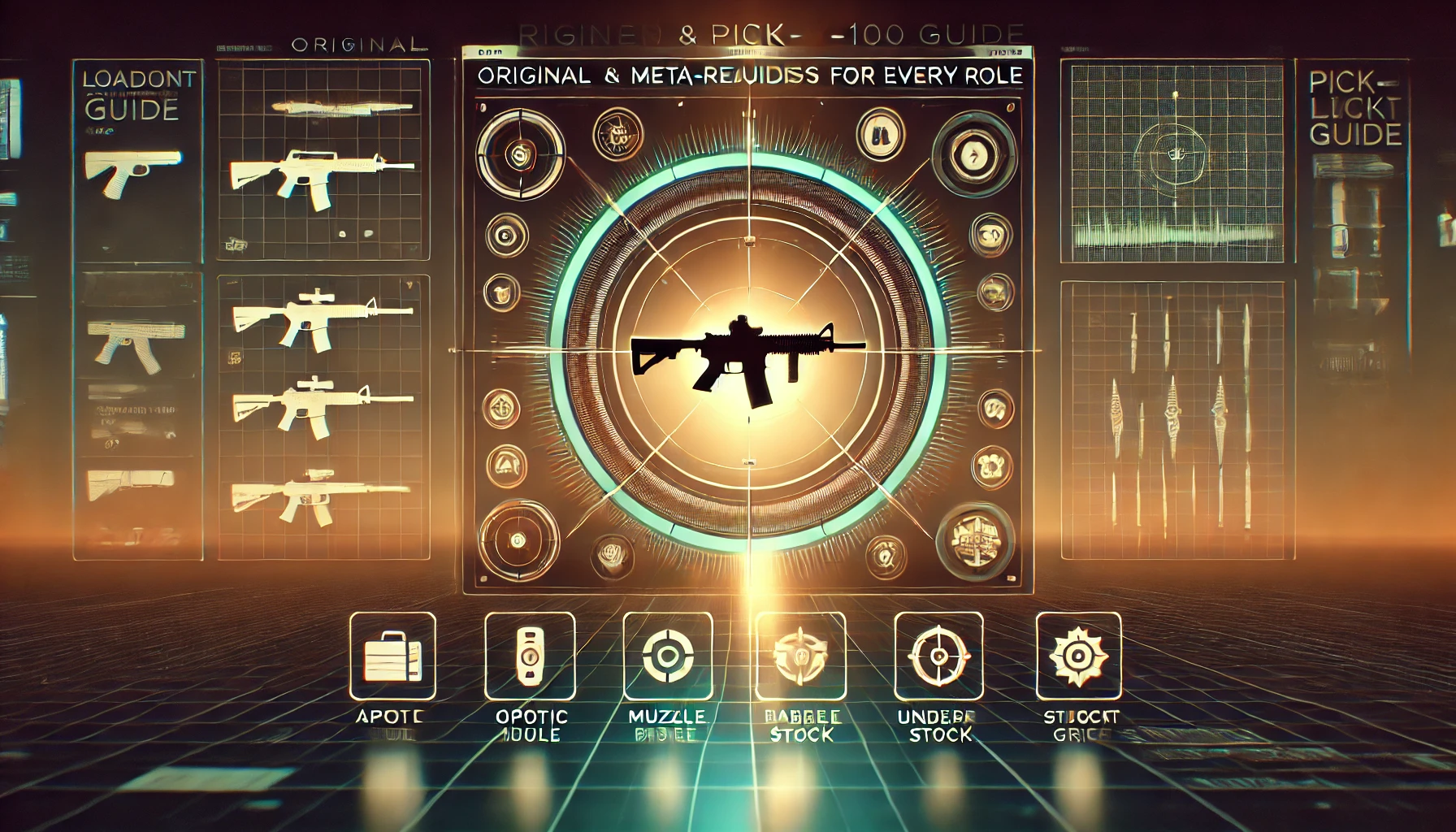The height and width of the screenshot is (832, 1456).
Task: Select the building icon in the center panel
Action: [x=975, y=539]
